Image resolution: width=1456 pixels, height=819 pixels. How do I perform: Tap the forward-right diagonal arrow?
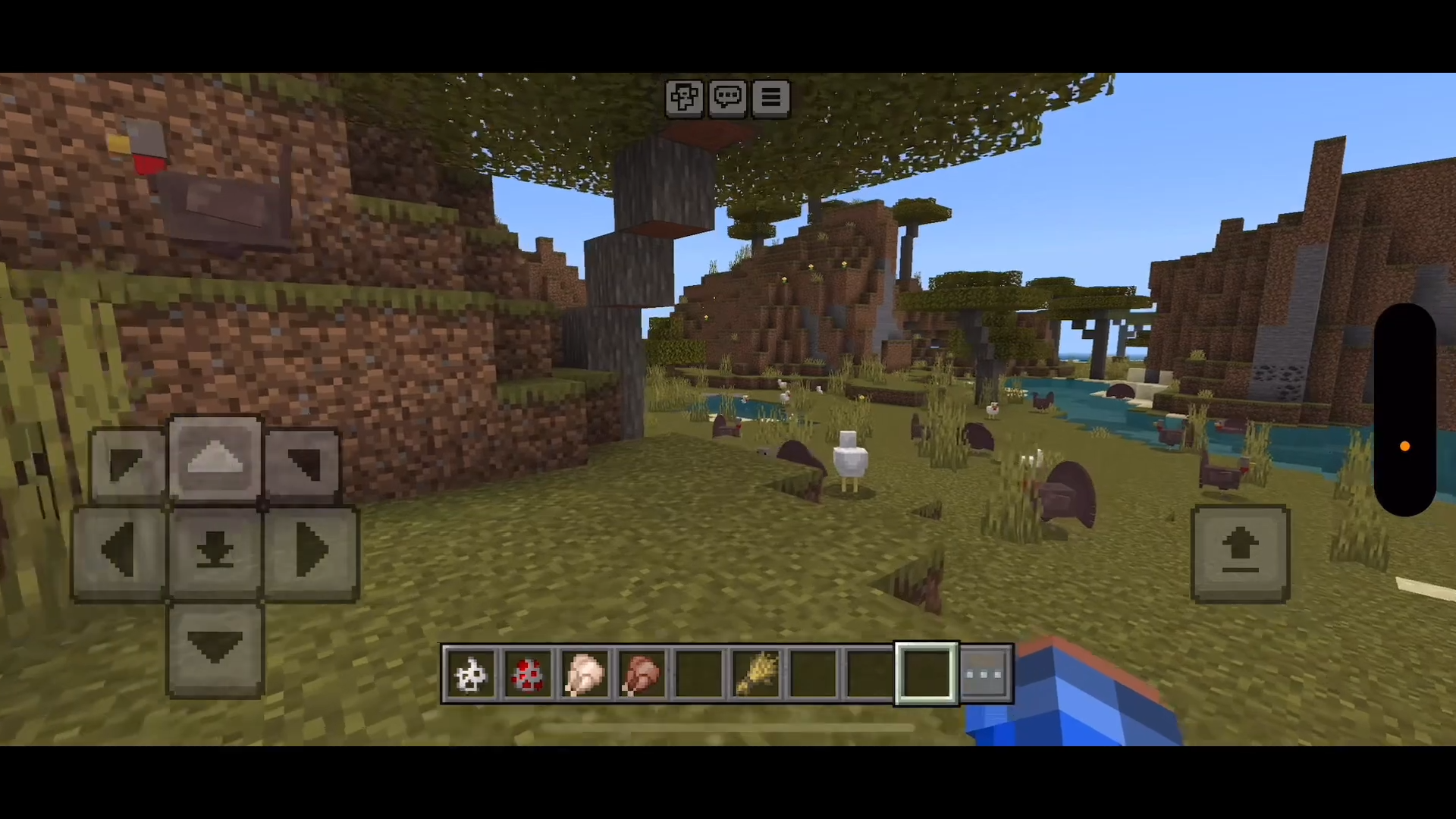pos(303,464)
